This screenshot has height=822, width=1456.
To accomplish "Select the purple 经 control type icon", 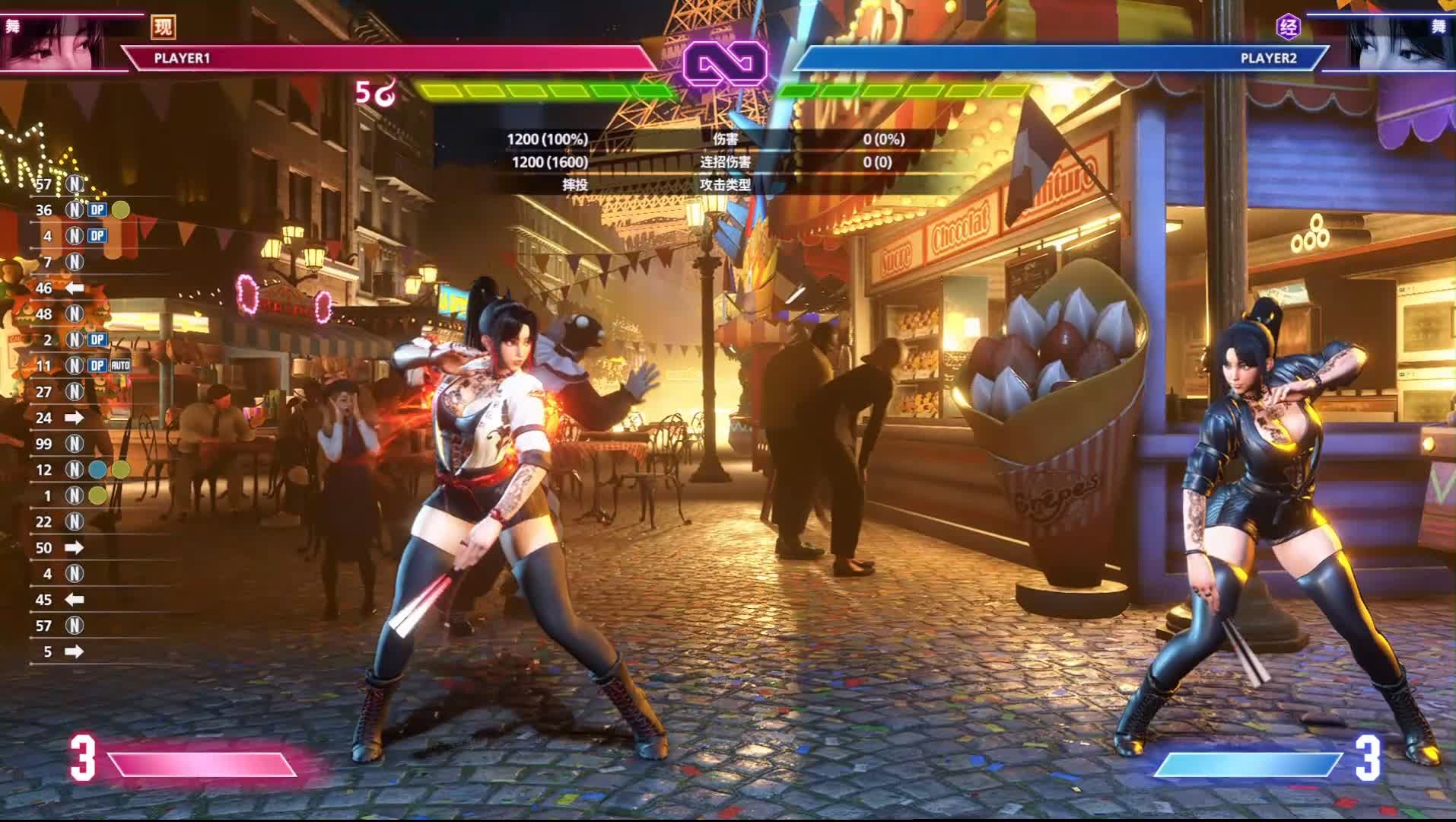I will click(x=1288, y=27).
